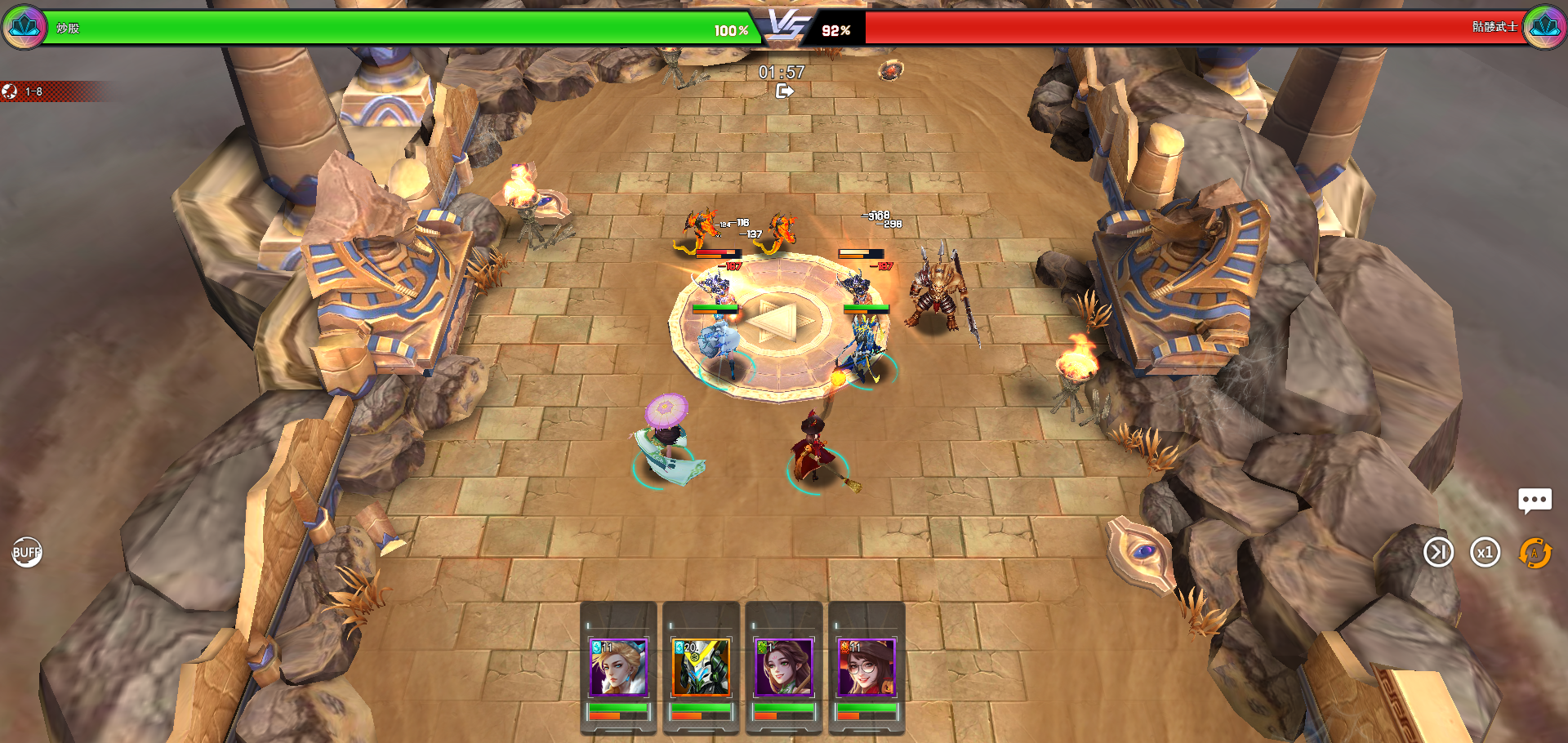This screenshot has height=743, width=1568.
Task: Select the witch with glasses hero card
Action: tap(866, 668)
